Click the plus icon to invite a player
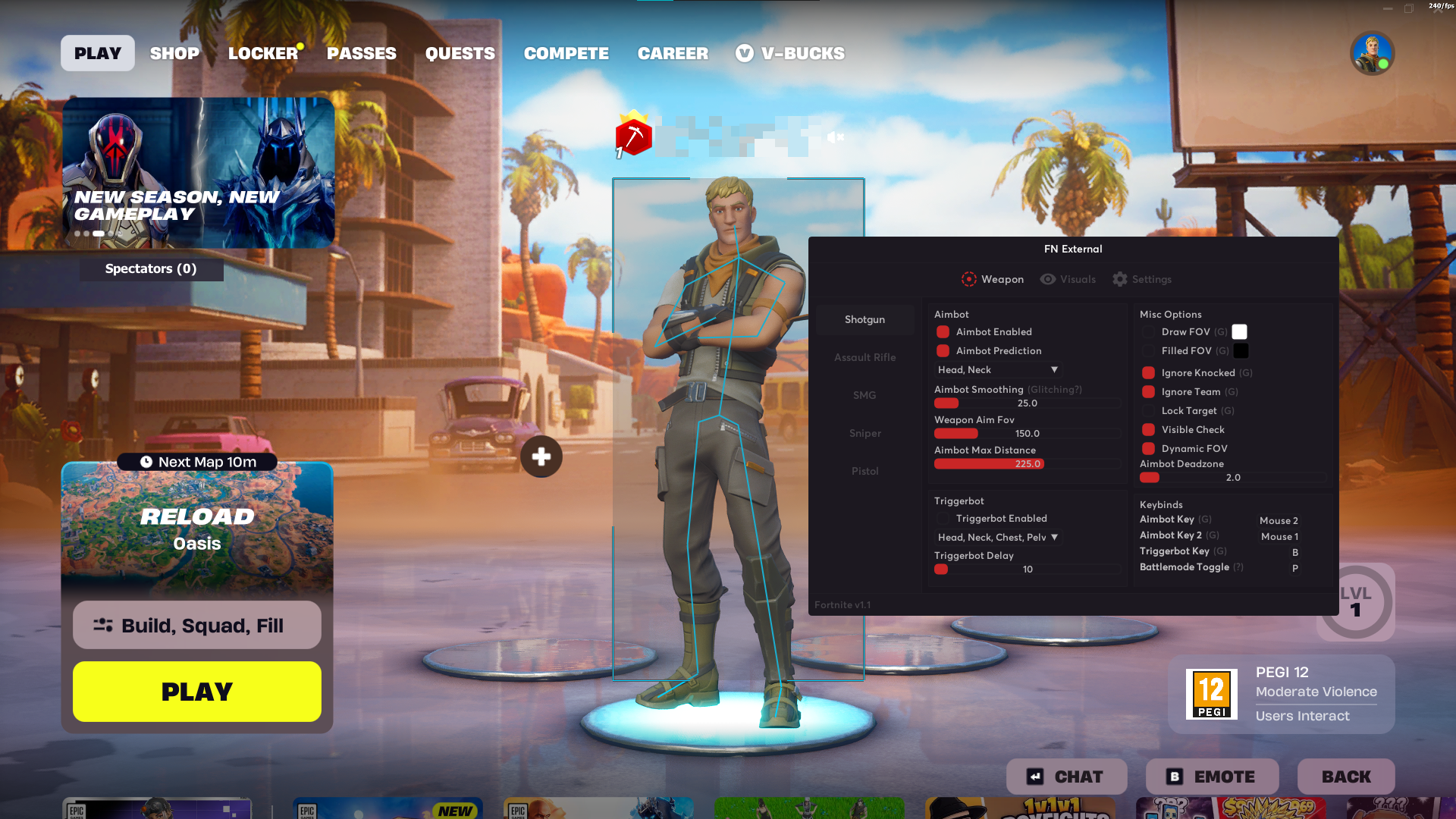 541,457
